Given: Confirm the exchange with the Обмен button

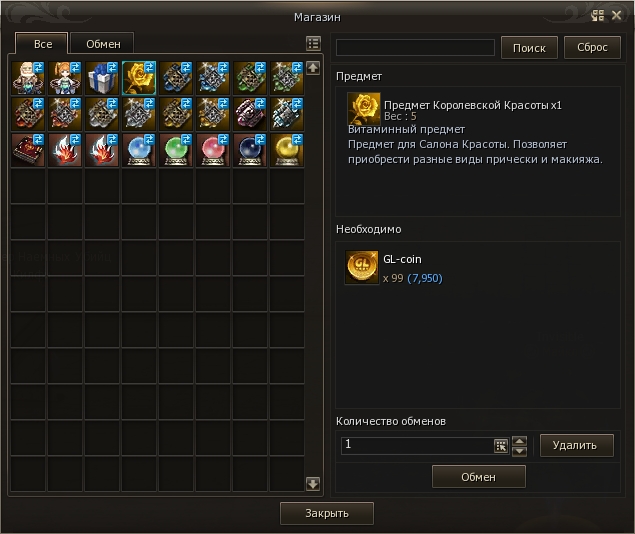Looking at the screenshot, I should (478, 477).
